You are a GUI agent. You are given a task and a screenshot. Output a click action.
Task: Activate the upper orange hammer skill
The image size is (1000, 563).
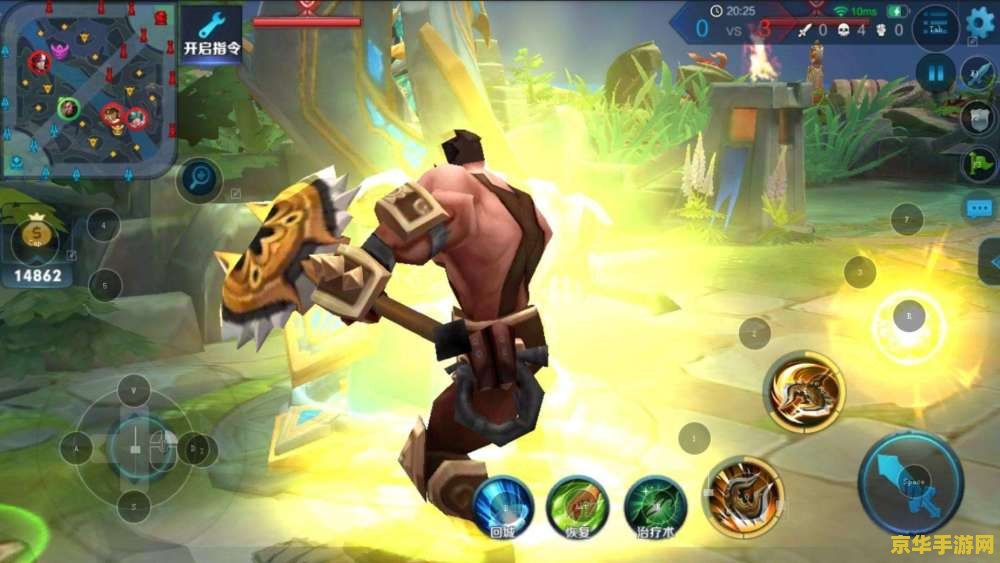(x=805, y=391)
